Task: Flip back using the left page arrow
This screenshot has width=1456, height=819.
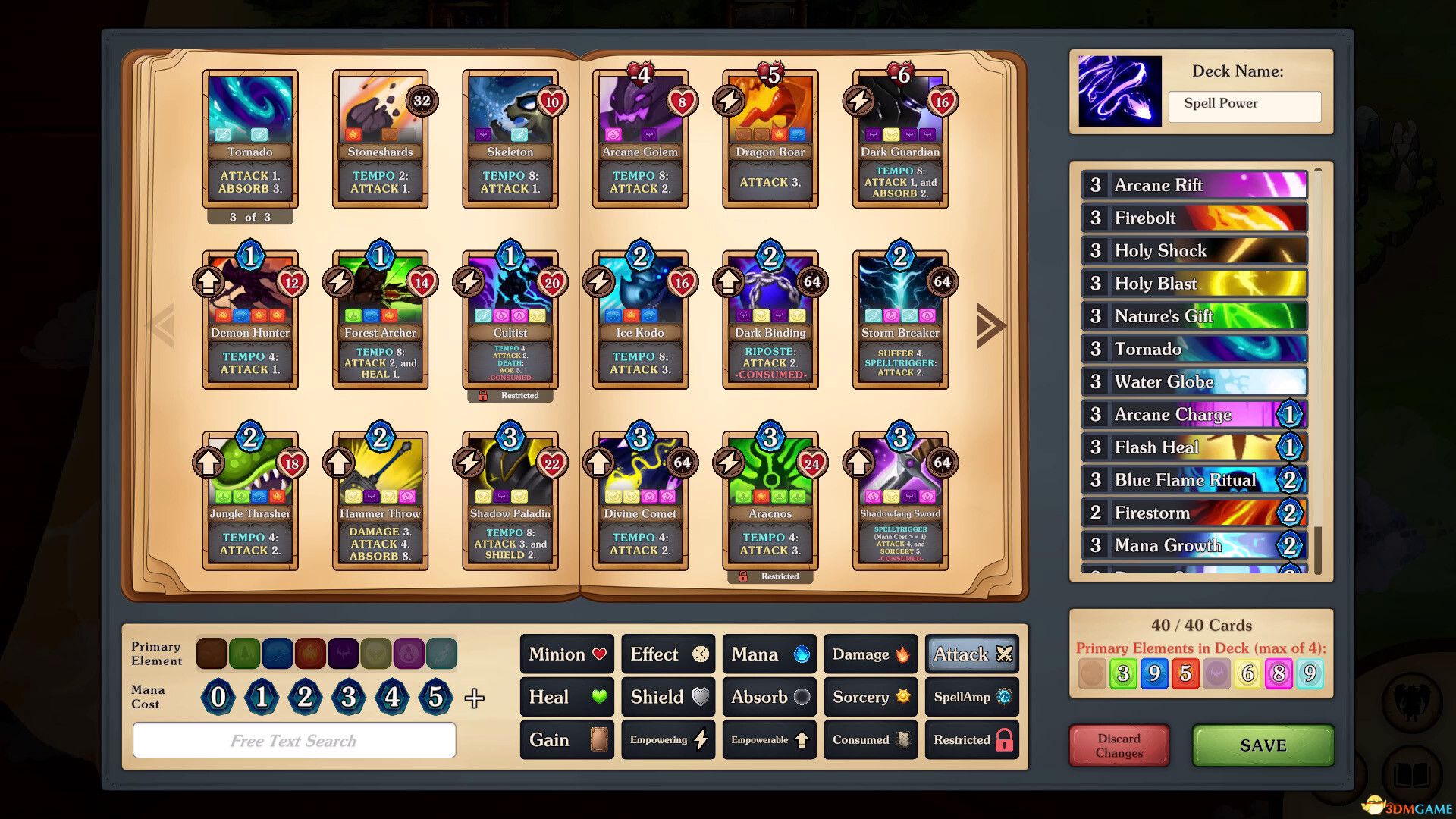Action: 165,325
